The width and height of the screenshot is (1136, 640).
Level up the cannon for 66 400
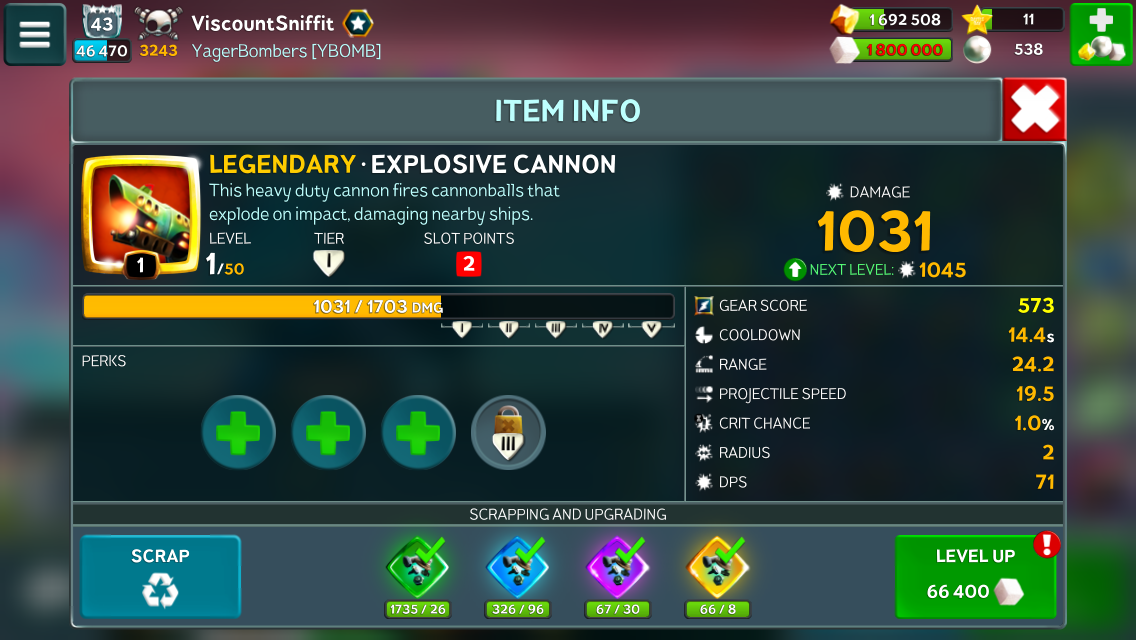pos(975,576)
